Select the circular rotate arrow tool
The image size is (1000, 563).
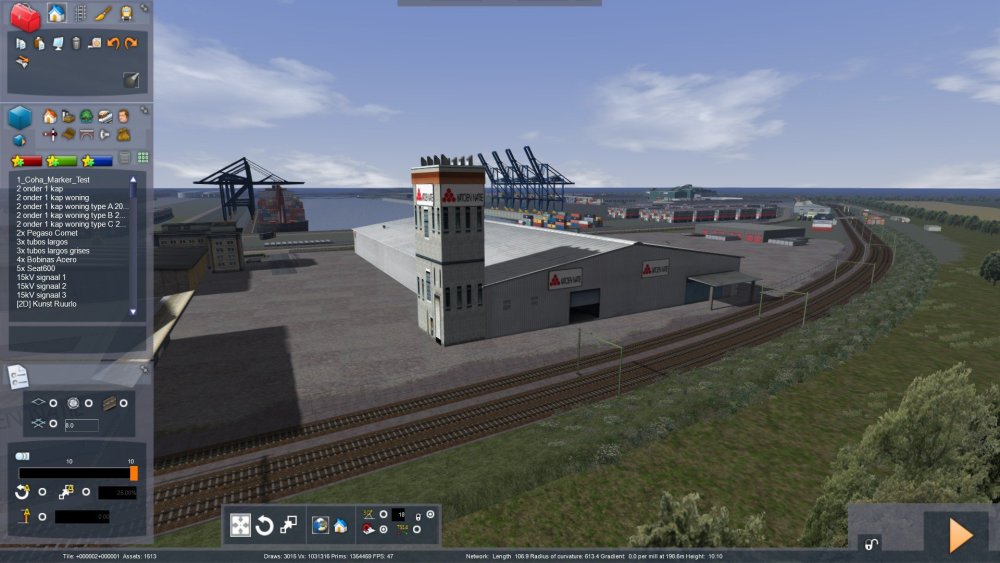(265, 525)
